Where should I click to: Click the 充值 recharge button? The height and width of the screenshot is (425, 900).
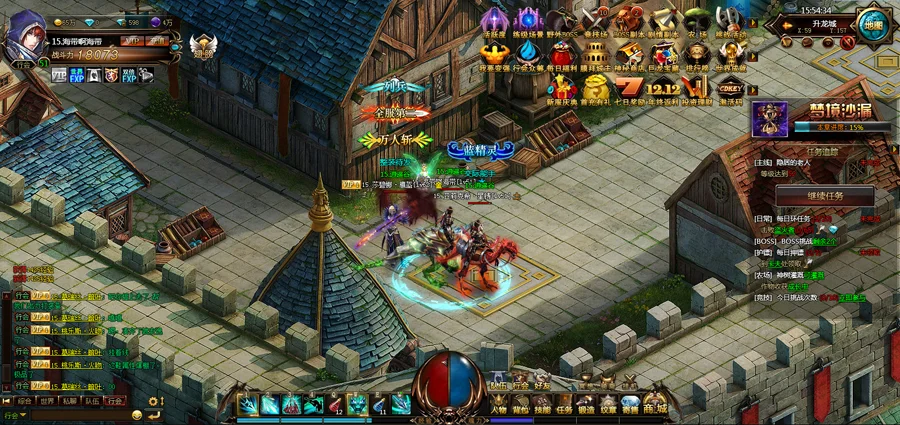[158, 41]
